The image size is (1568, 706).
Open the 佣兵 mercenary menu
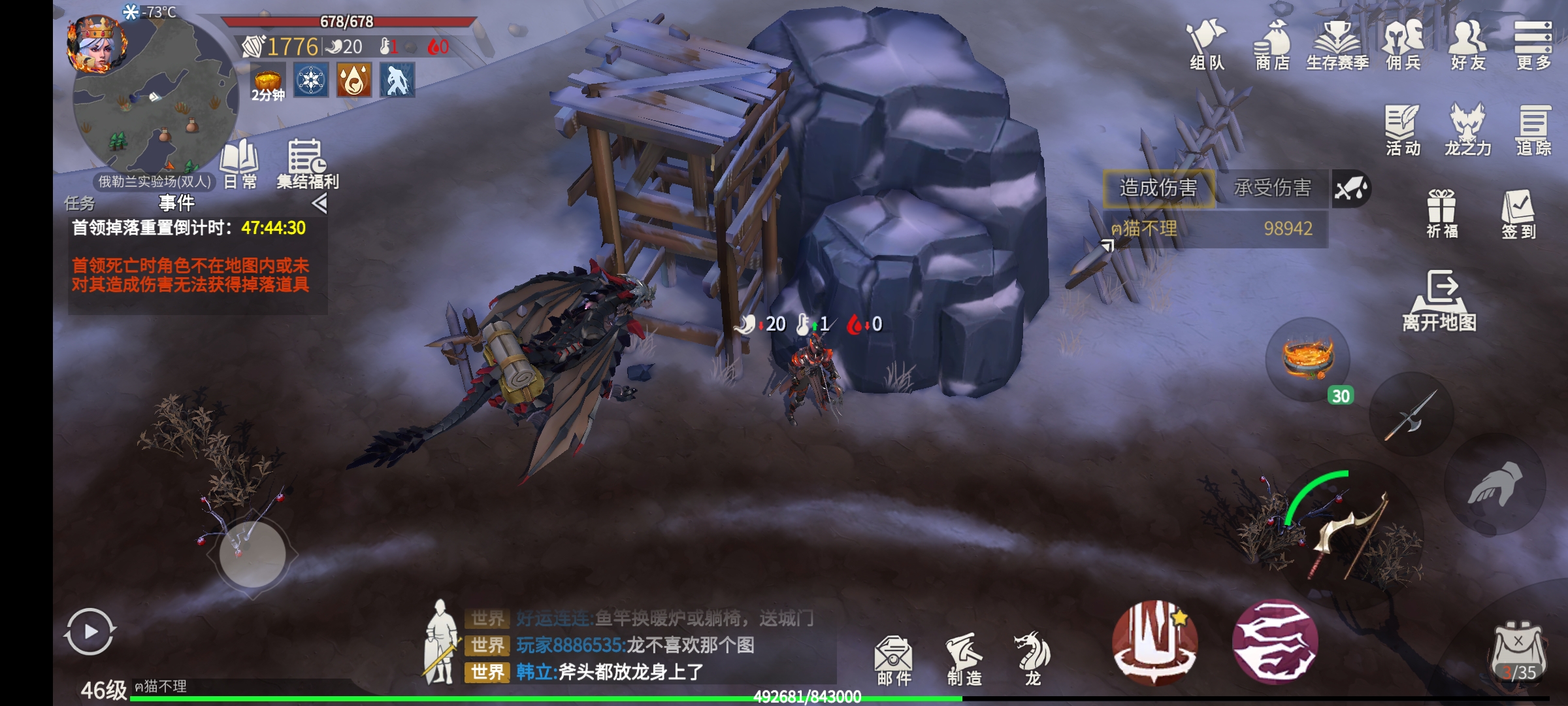click(x=1403, y=44)
